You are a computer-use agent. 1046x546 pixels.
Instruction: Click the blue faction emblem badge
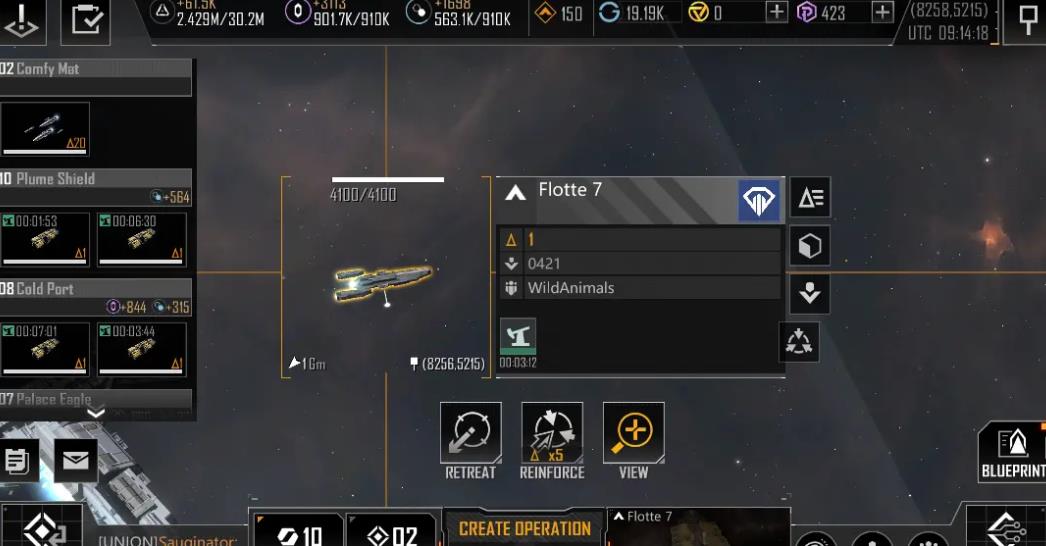(759, 200)
